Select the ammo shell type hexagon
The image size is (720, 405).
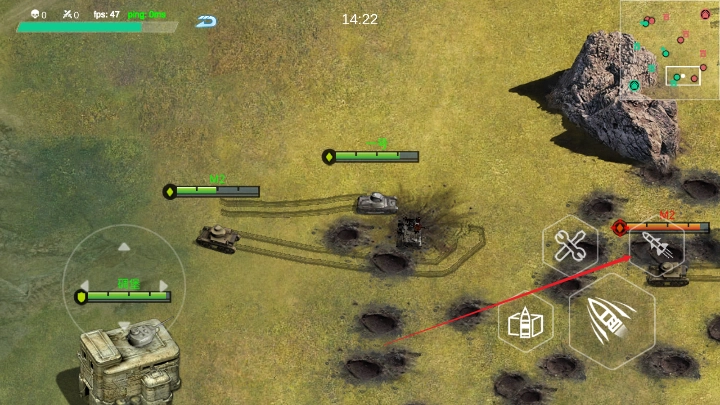point(526,324)
